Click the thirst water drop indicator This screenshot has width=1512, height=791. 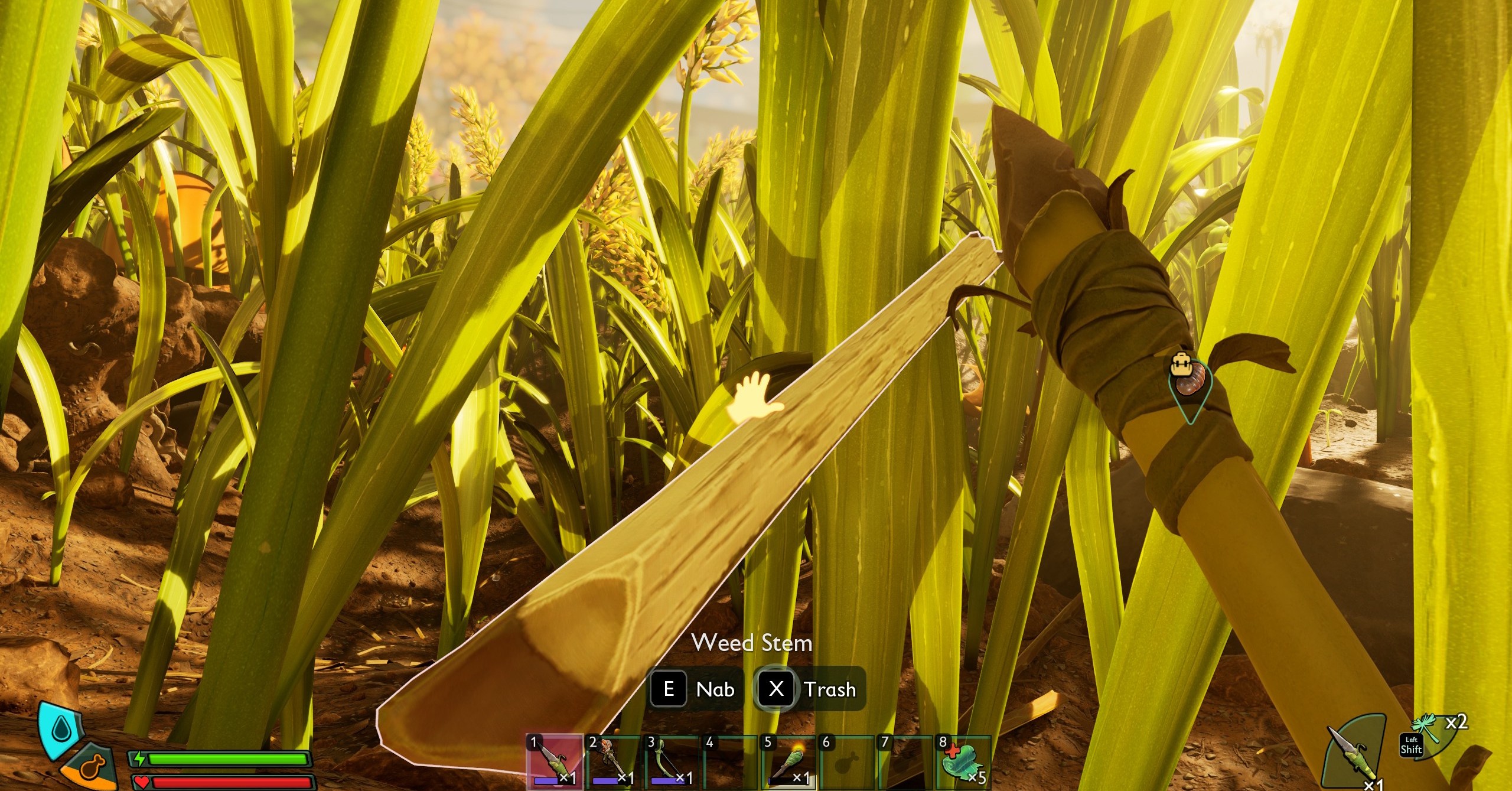pyautogui.click(x=60, y=730)
